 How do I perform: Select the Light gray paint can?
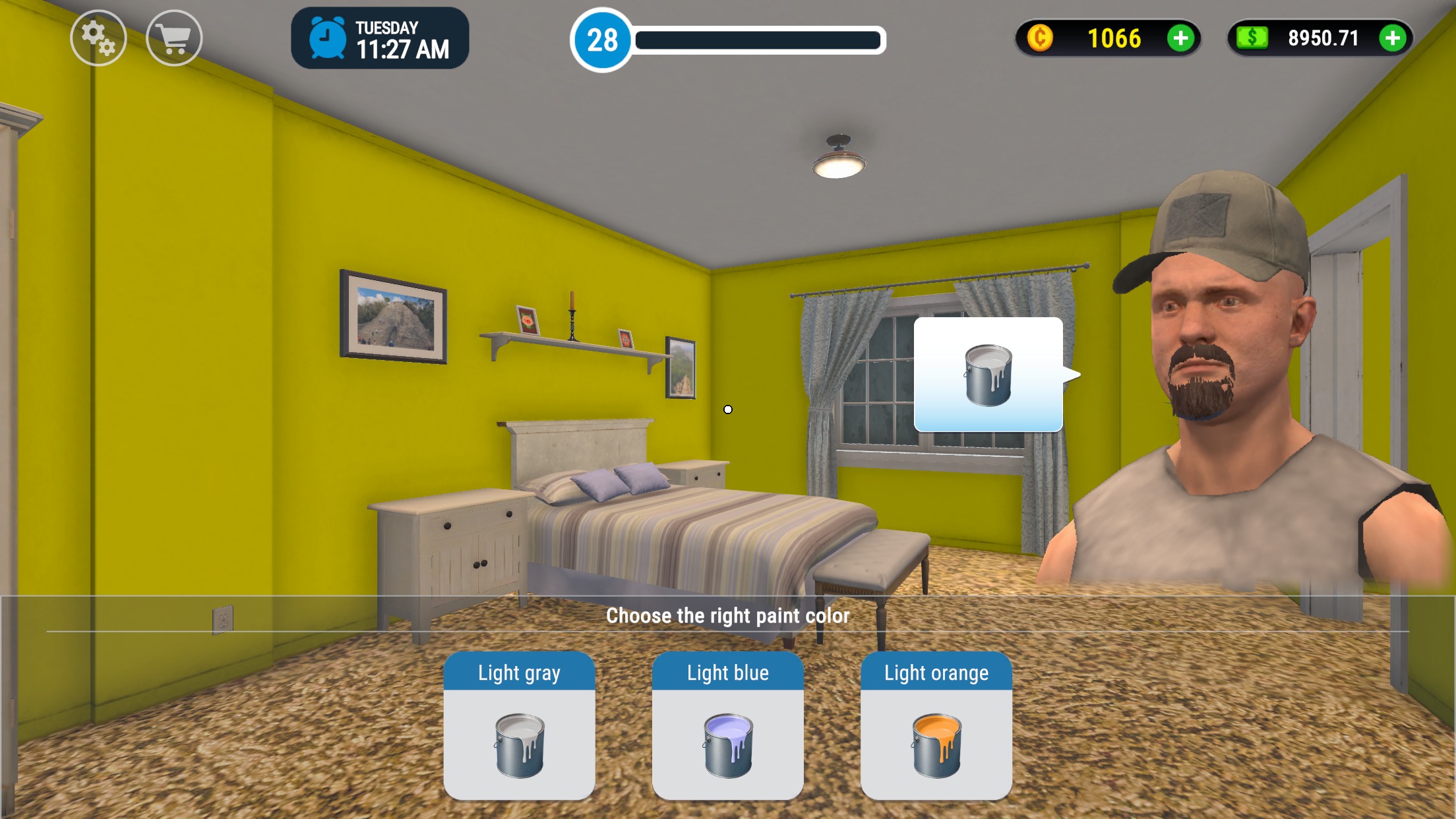[519, 744]
